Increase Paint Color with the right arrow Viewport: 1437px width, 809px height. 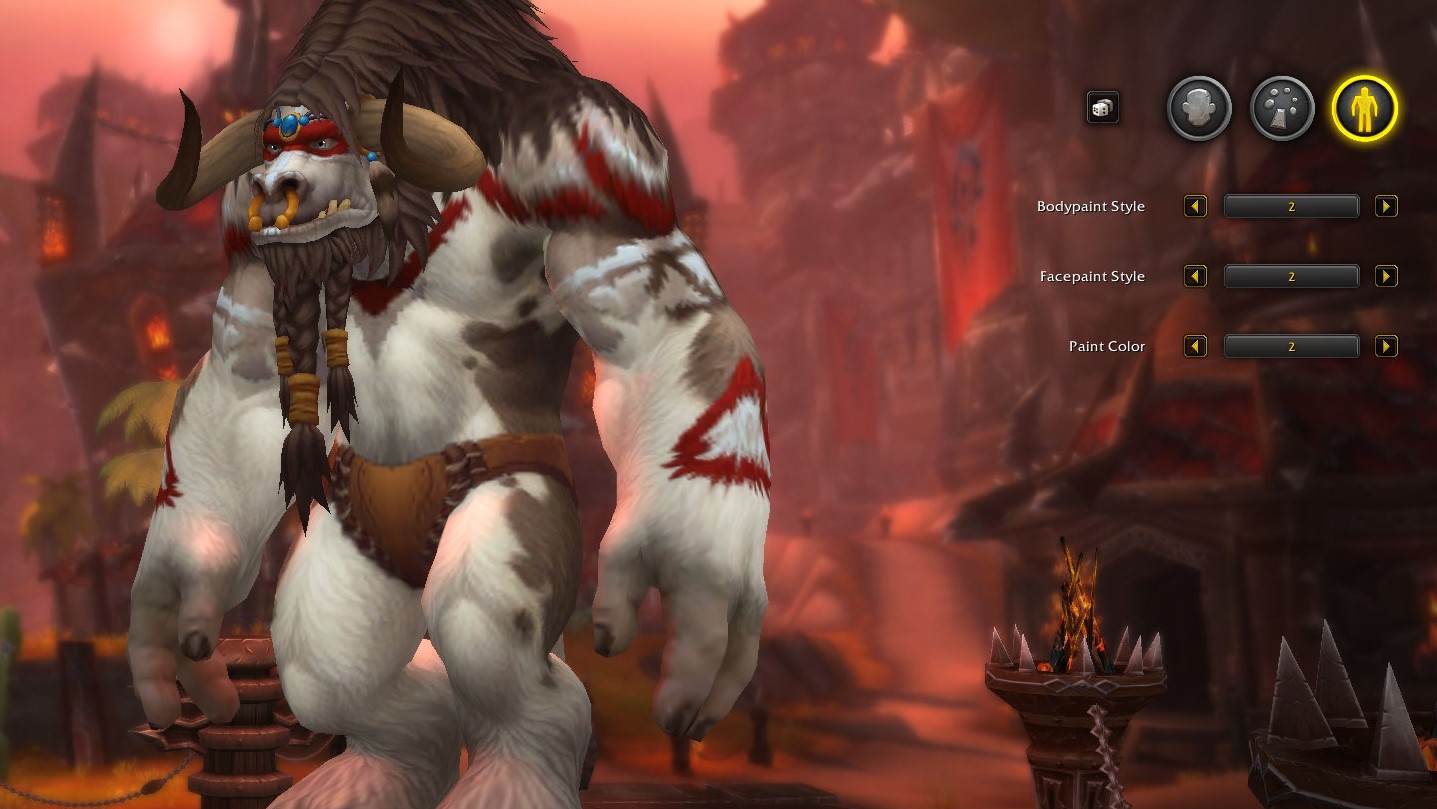point(1386,346)
